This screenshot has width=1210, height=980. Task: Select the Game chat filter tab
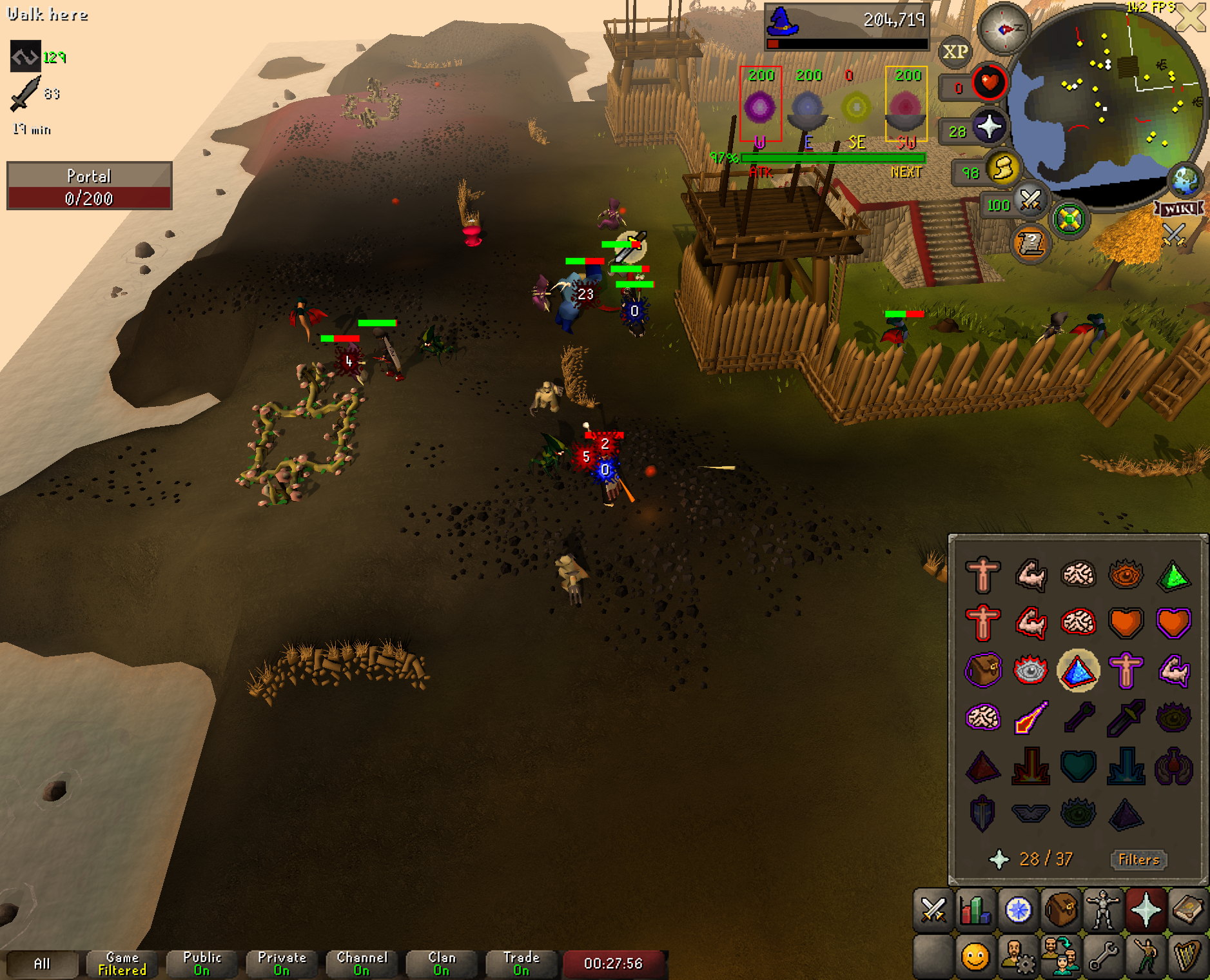pos(122,963)
